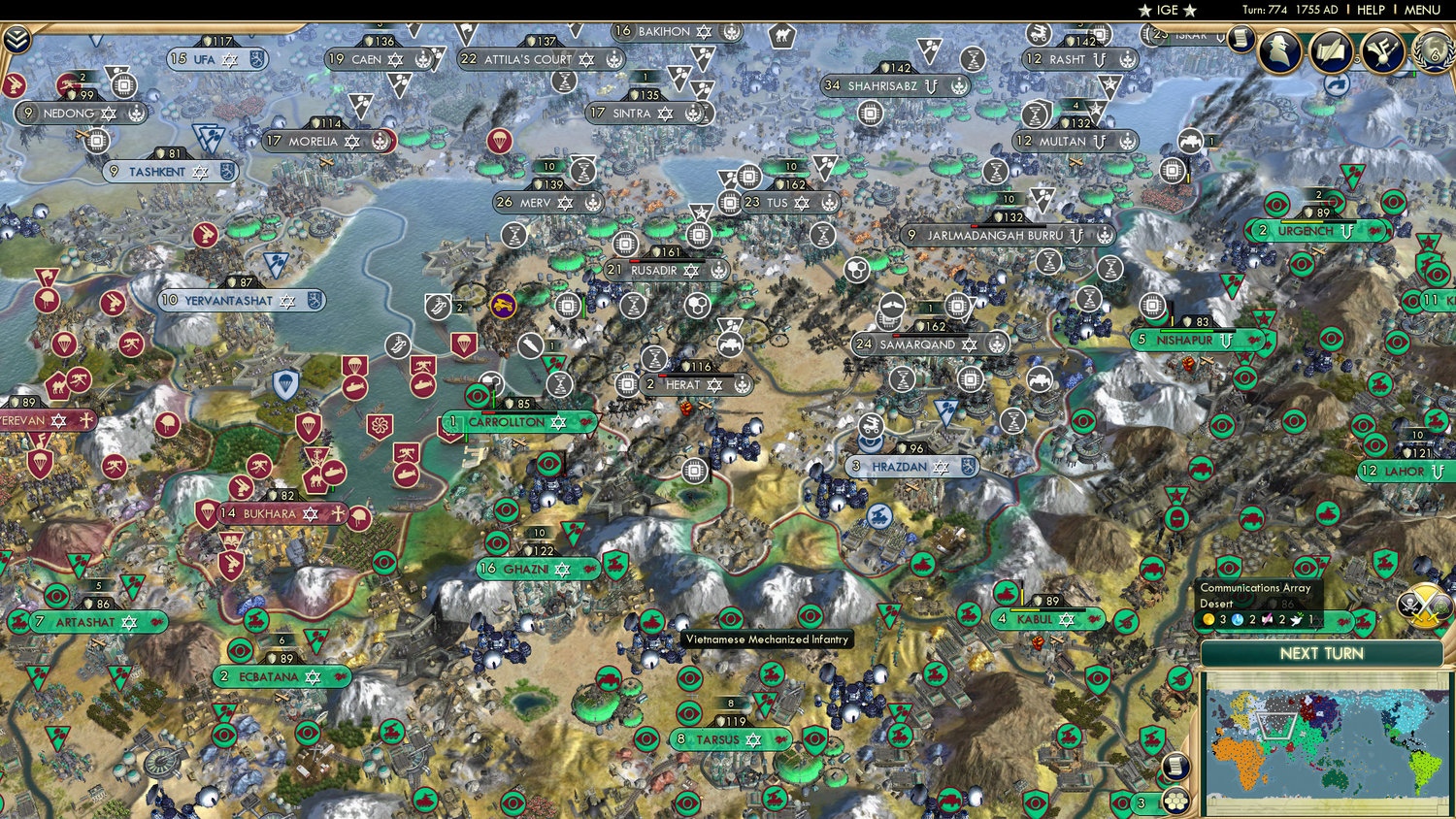Click the gold coin icon in the Communications Array tooltip
This screenshot has width=1456, height=819.
1208,618
